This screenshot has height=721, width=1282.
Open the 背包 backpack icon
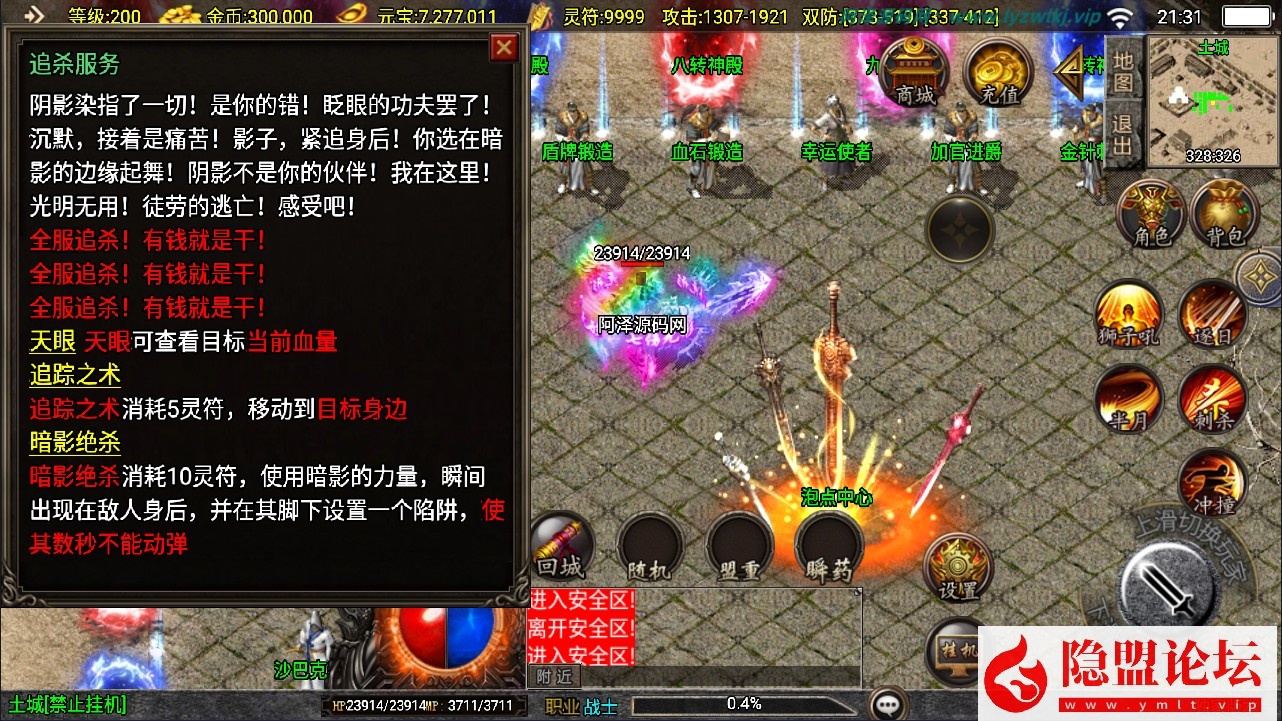(1222, 215)
